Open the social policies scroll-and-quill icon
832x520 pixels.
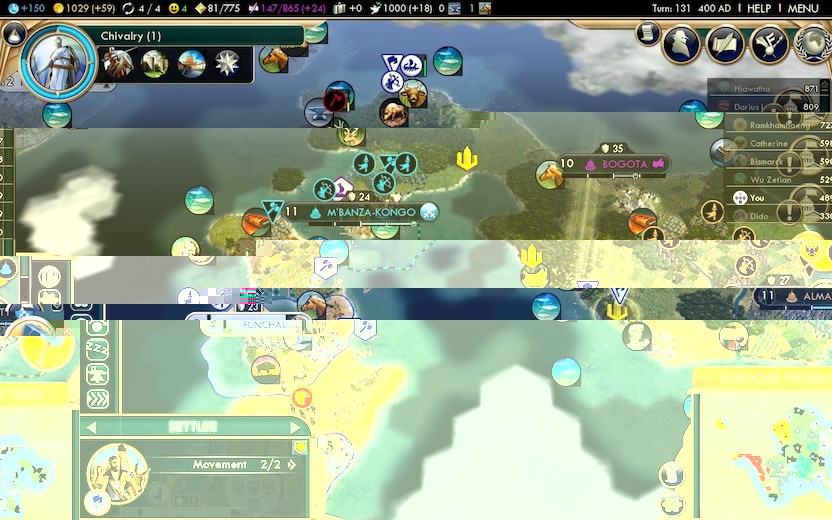pos(726,43)
